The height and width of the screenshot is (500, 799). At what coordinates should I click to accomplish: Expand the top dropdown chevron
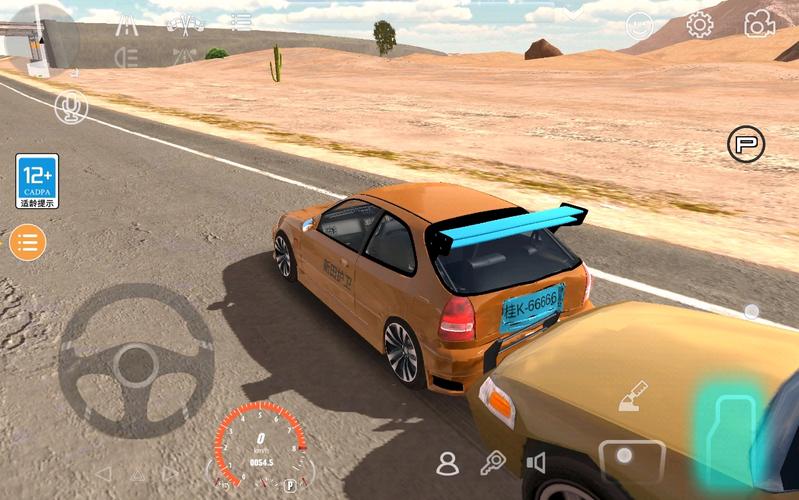pyautogui.click(x=573, y=13)
